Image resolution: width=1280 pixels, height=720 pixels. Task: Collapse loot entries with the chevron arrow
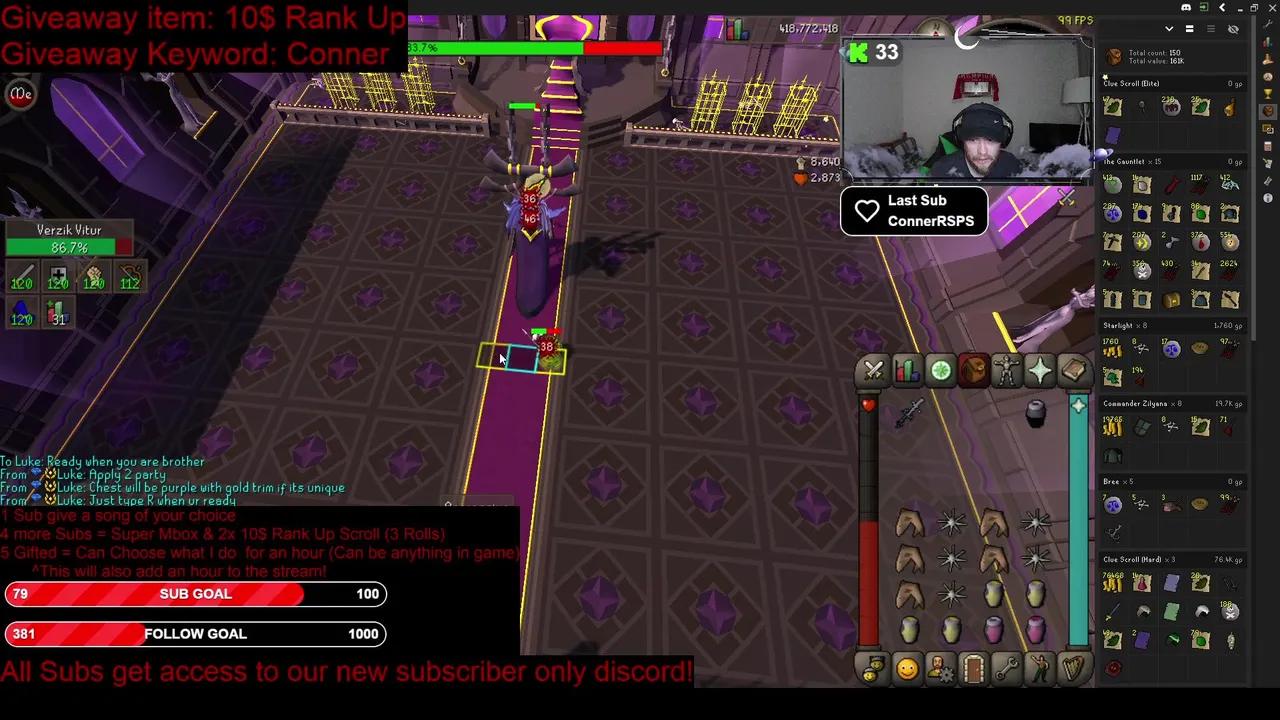(x=1169, y=29)
